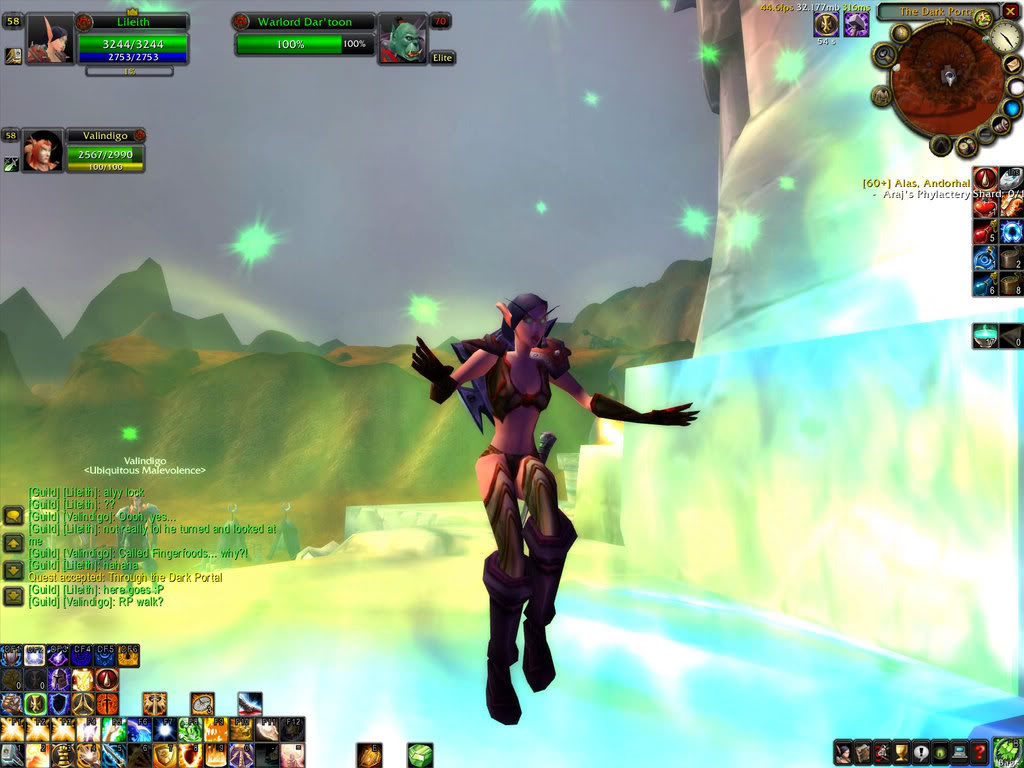The width and height of the screenshot is (1024, 768).
Task: Use the green gem icon on bottom bar
Action: tap(420, 755)
